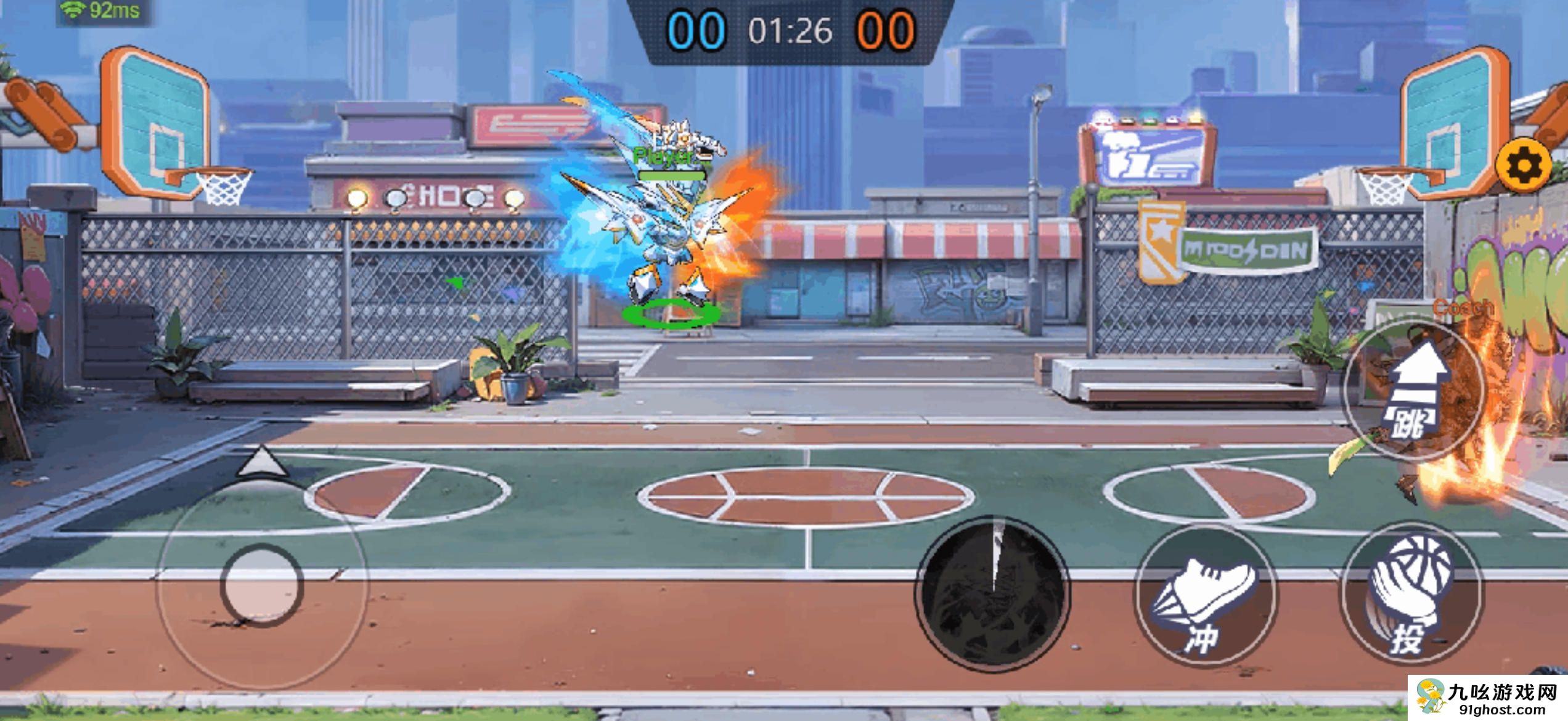Tap the virtual joystick thumb knob
1568x721 pixels.
262,584
